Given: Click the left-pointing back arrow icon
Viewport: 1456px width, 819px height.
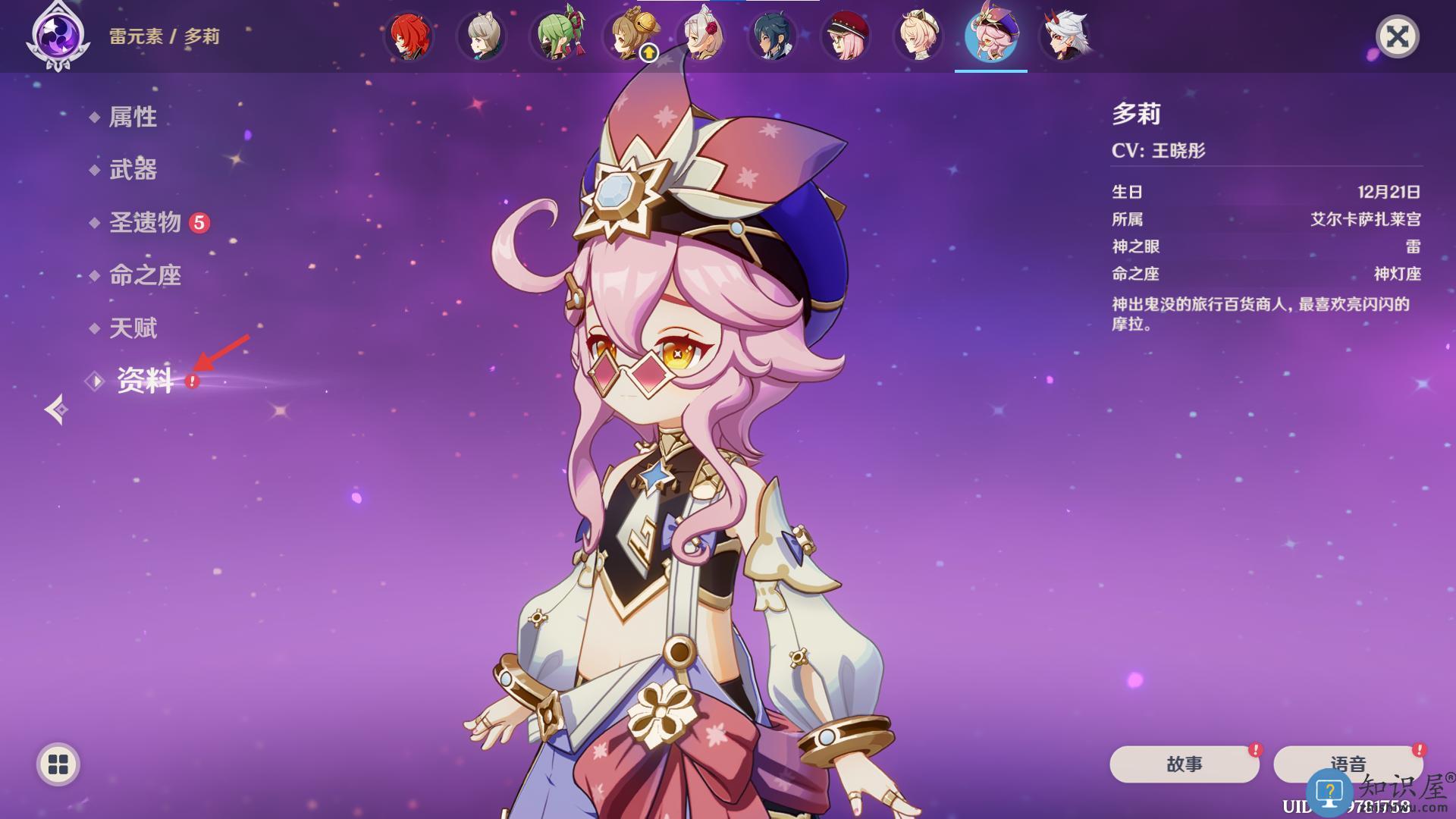Looking at the screenshot, I should point(56,409).
